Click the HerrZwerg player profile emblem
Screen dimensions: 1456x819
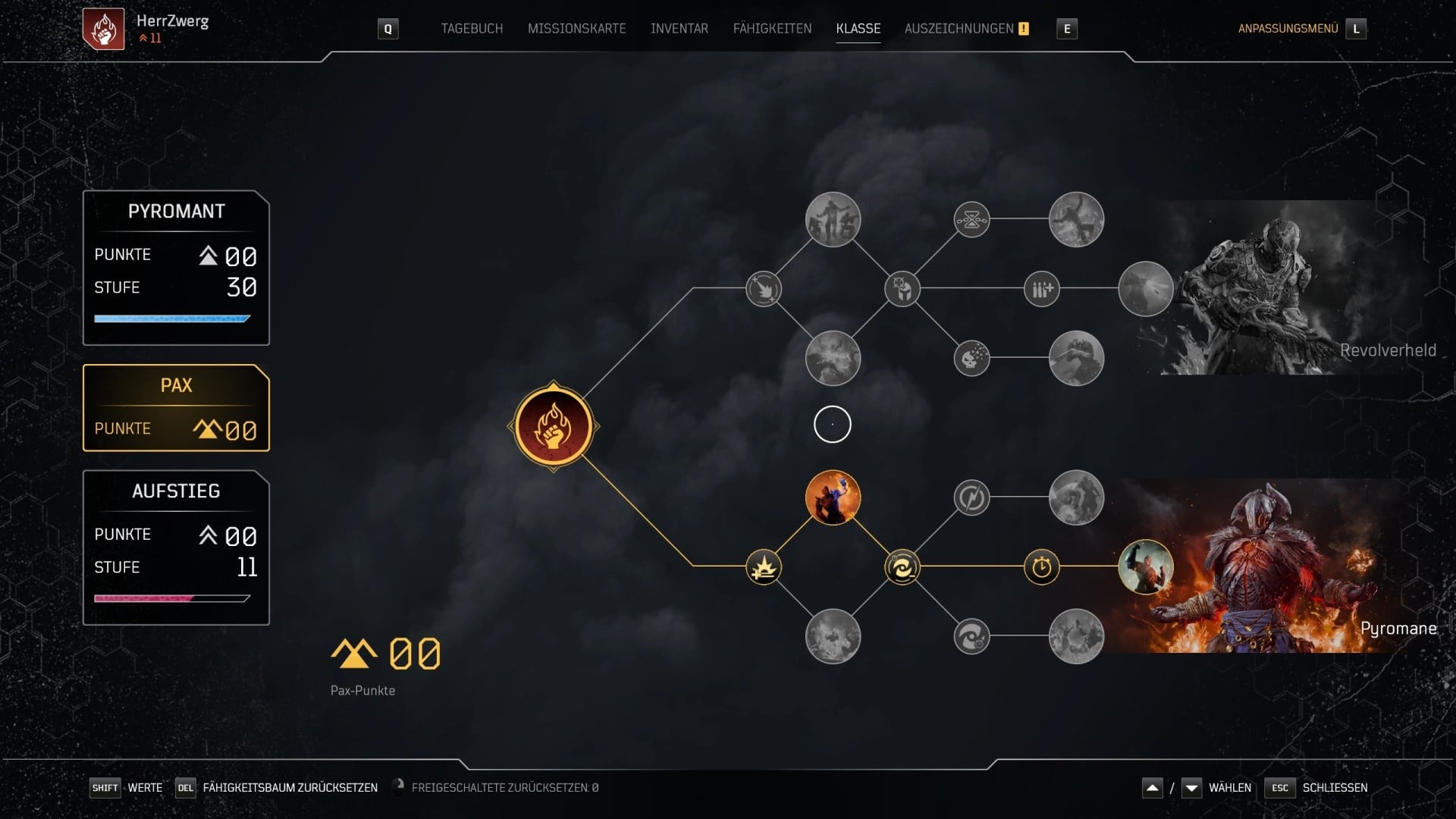(x=103, y=29)
